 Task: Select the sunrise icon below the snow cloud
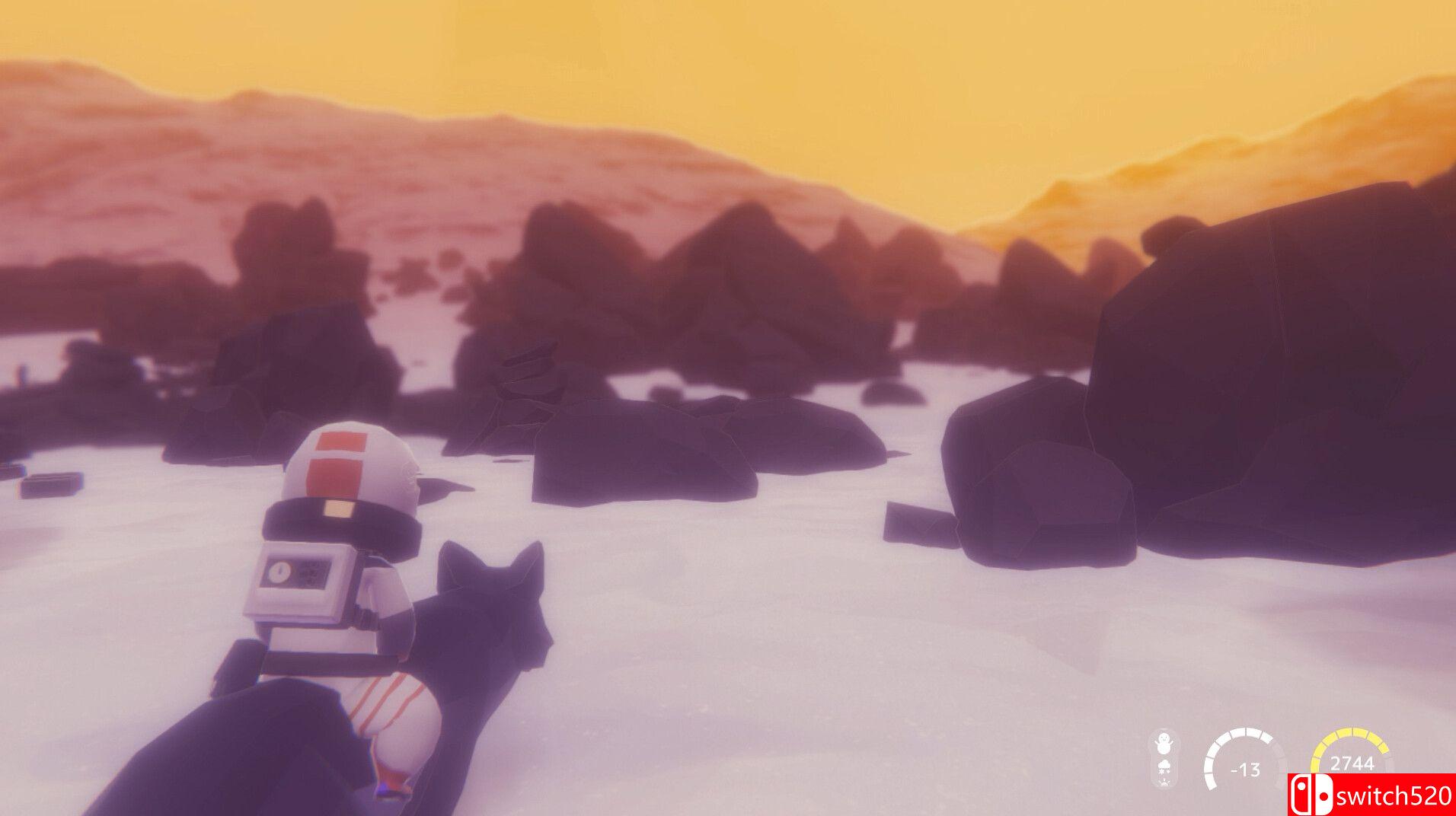pyautogui.click(x=1164, y=783)
